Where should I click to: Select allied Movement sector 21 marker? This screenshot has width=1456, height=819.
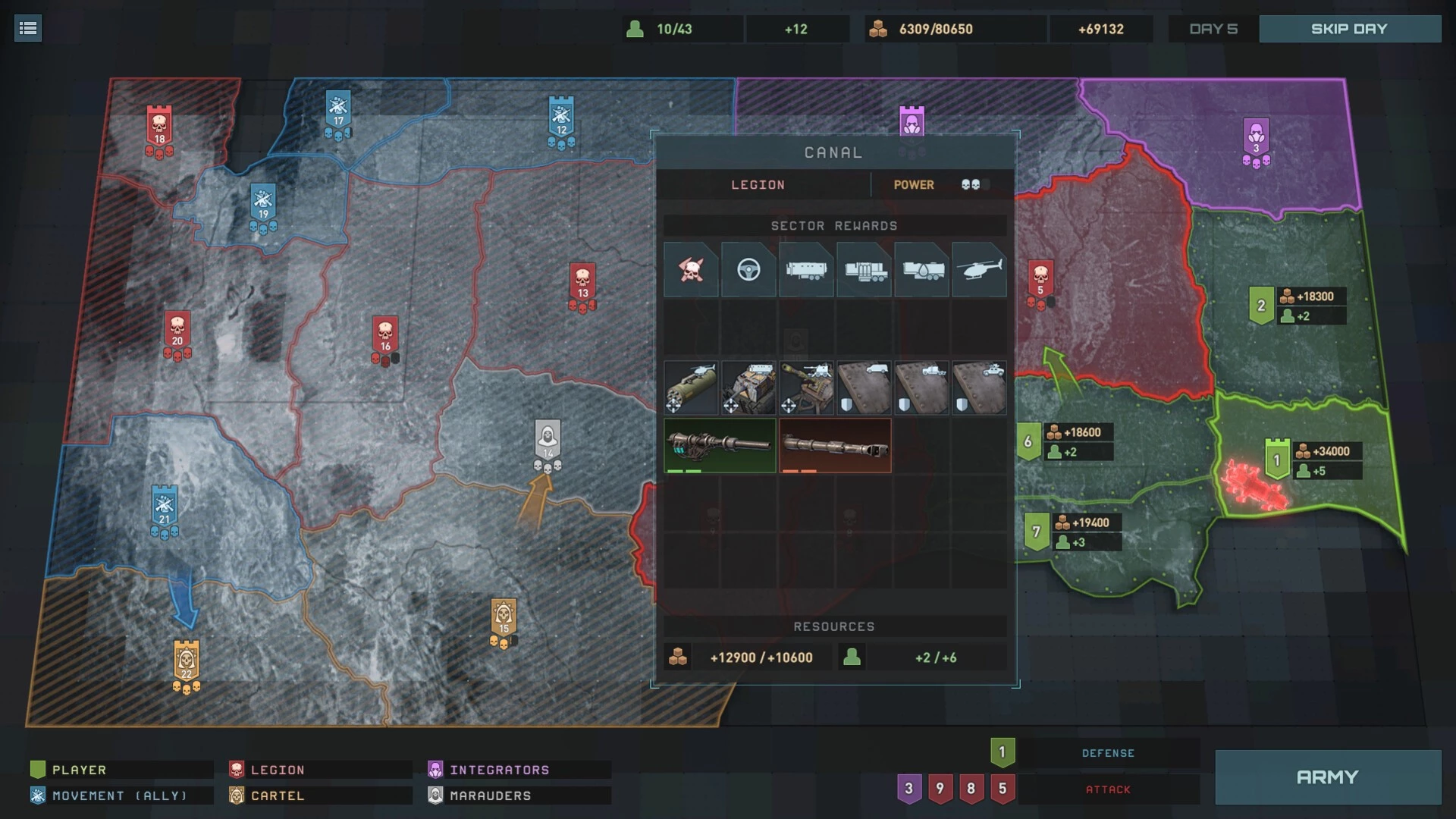pyautogui.click(x=165, y=507)
